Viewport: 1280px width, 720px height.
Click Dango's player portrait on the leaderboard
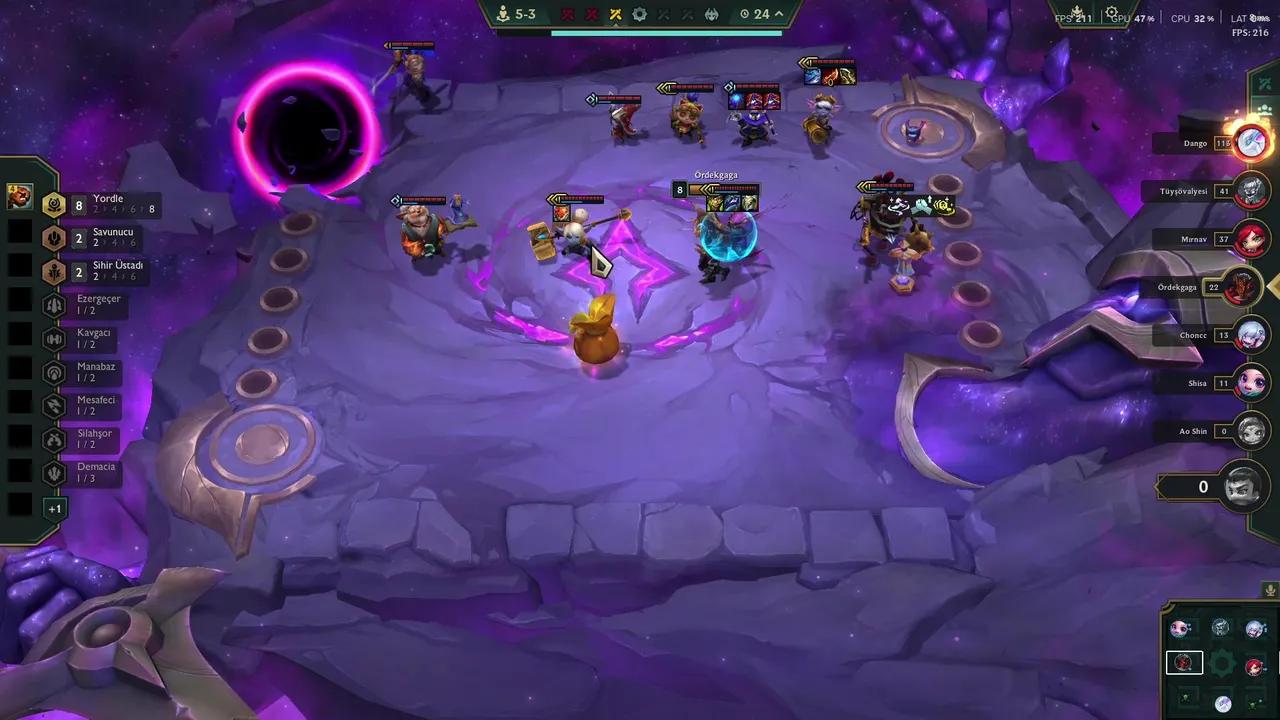[1252, 142]
